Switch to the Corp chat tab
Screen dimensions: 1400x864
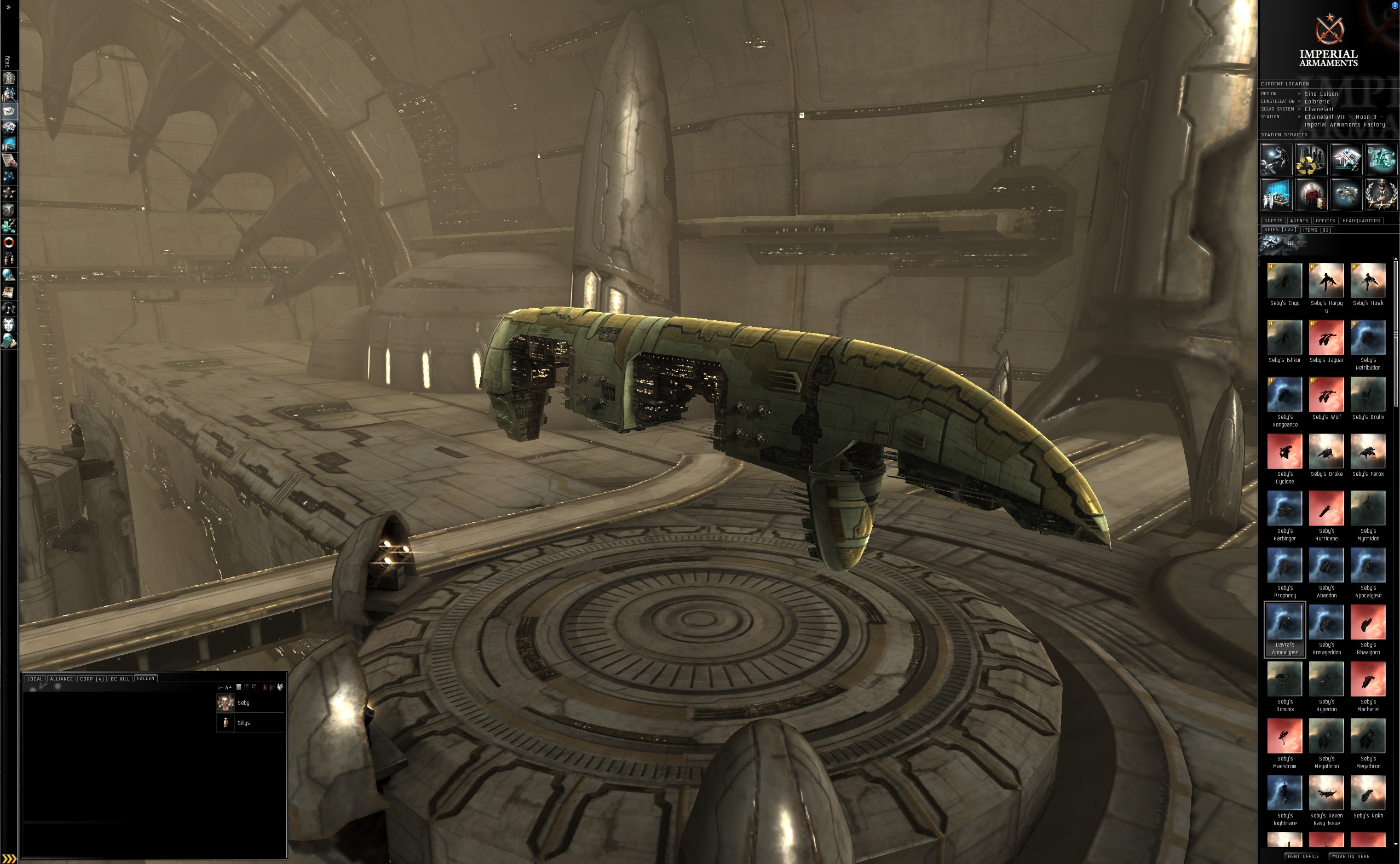(x=91, y=679)
